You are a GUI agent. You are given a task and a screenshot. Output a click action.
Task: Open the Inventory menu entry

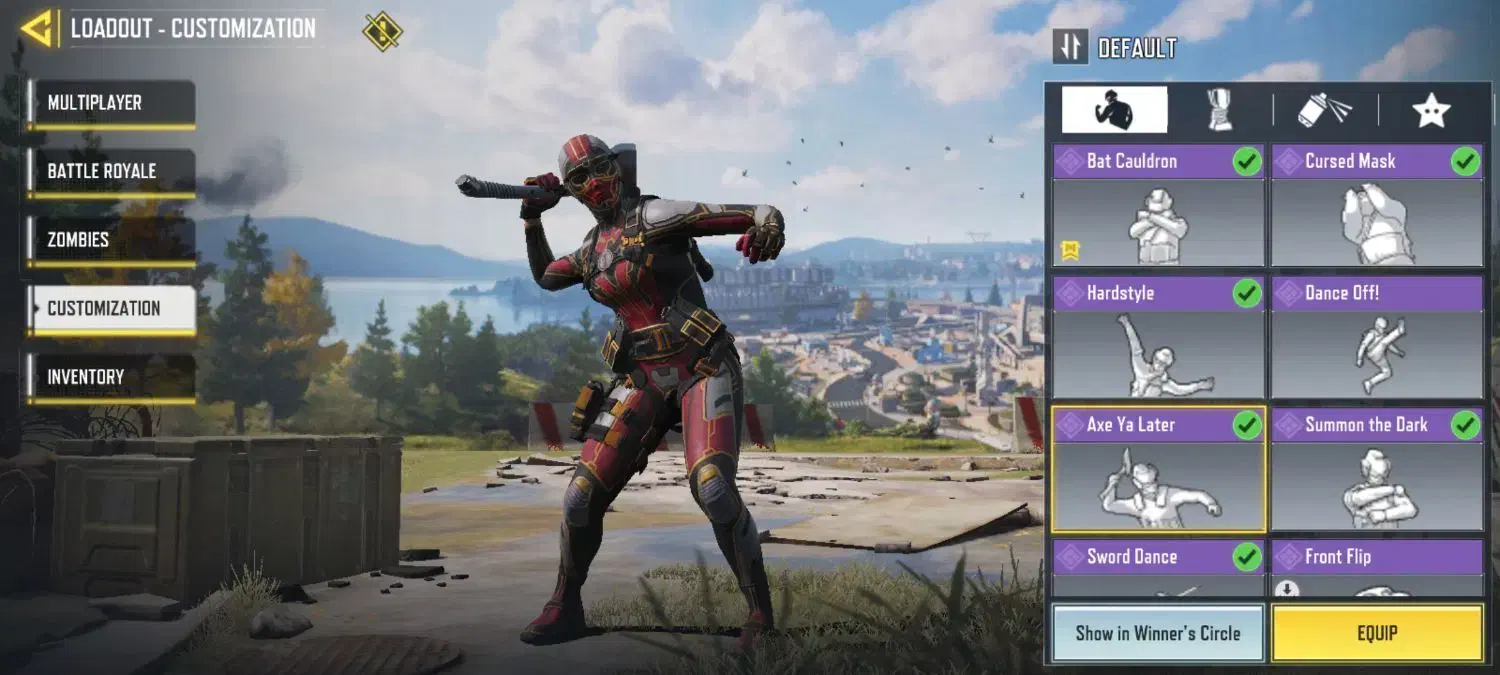[110, 377]
